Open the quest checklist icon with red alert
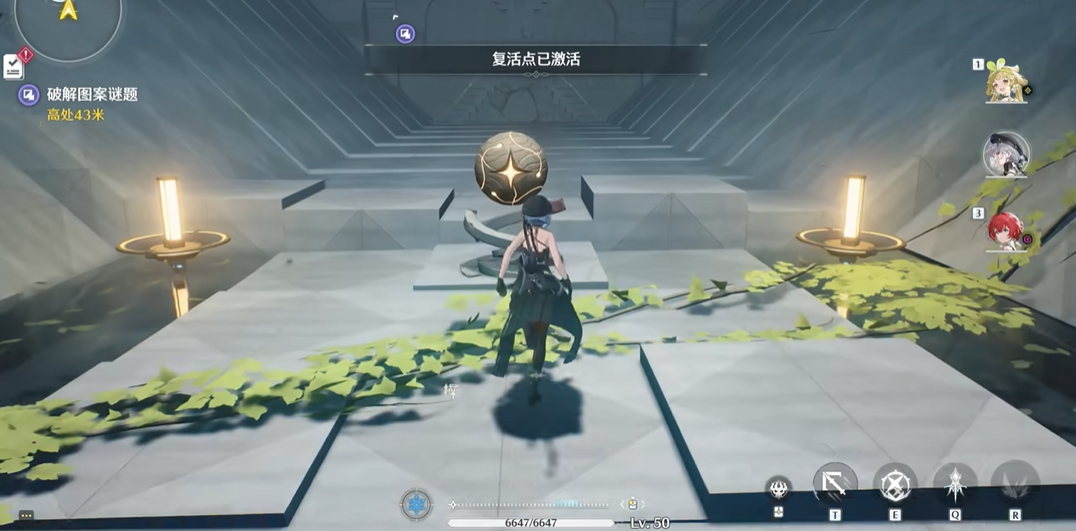The height and width of the screenshot is (531, 1076). tap(14, 66)
